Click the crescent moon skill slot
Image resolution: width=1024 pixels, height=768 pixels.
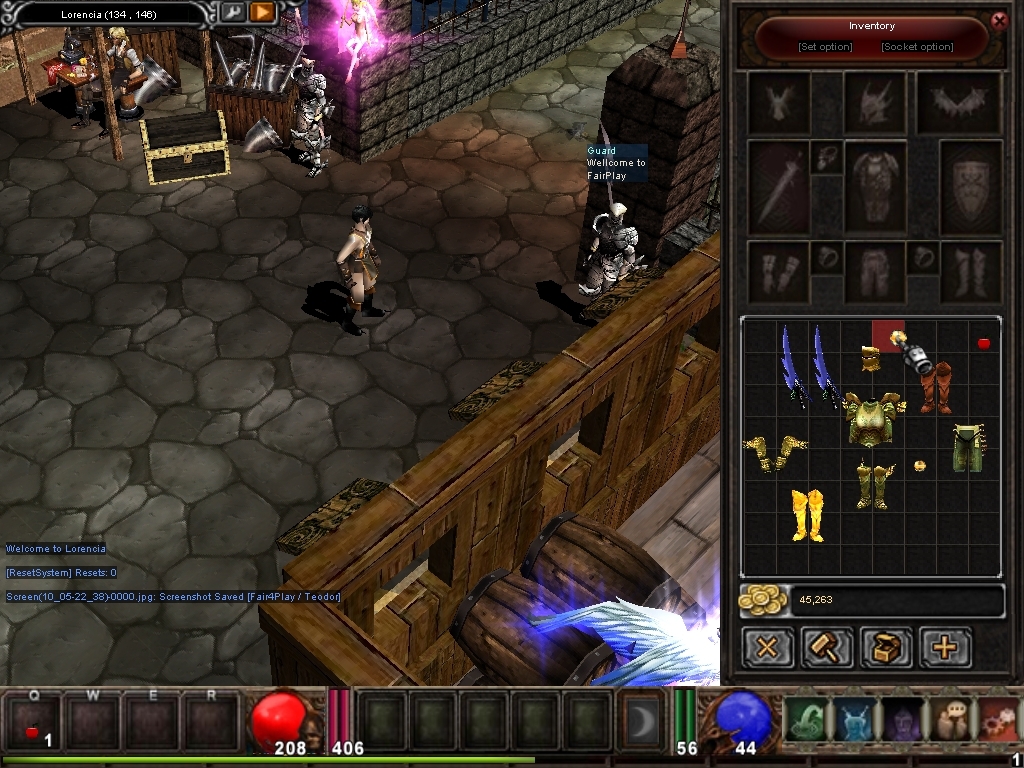click(x=639, y=721)
